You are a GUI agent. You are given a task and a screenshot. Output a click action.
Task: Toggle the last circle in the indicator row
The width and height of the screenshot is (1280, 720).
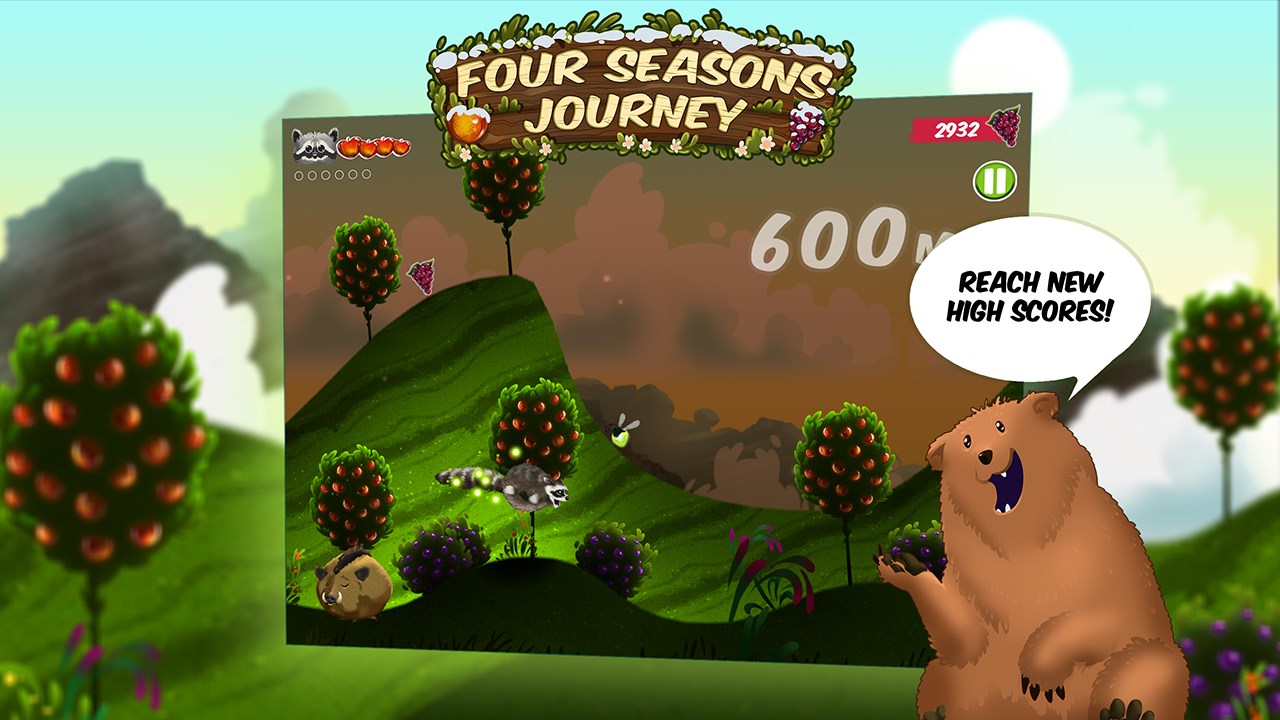(x=366, y=174)
